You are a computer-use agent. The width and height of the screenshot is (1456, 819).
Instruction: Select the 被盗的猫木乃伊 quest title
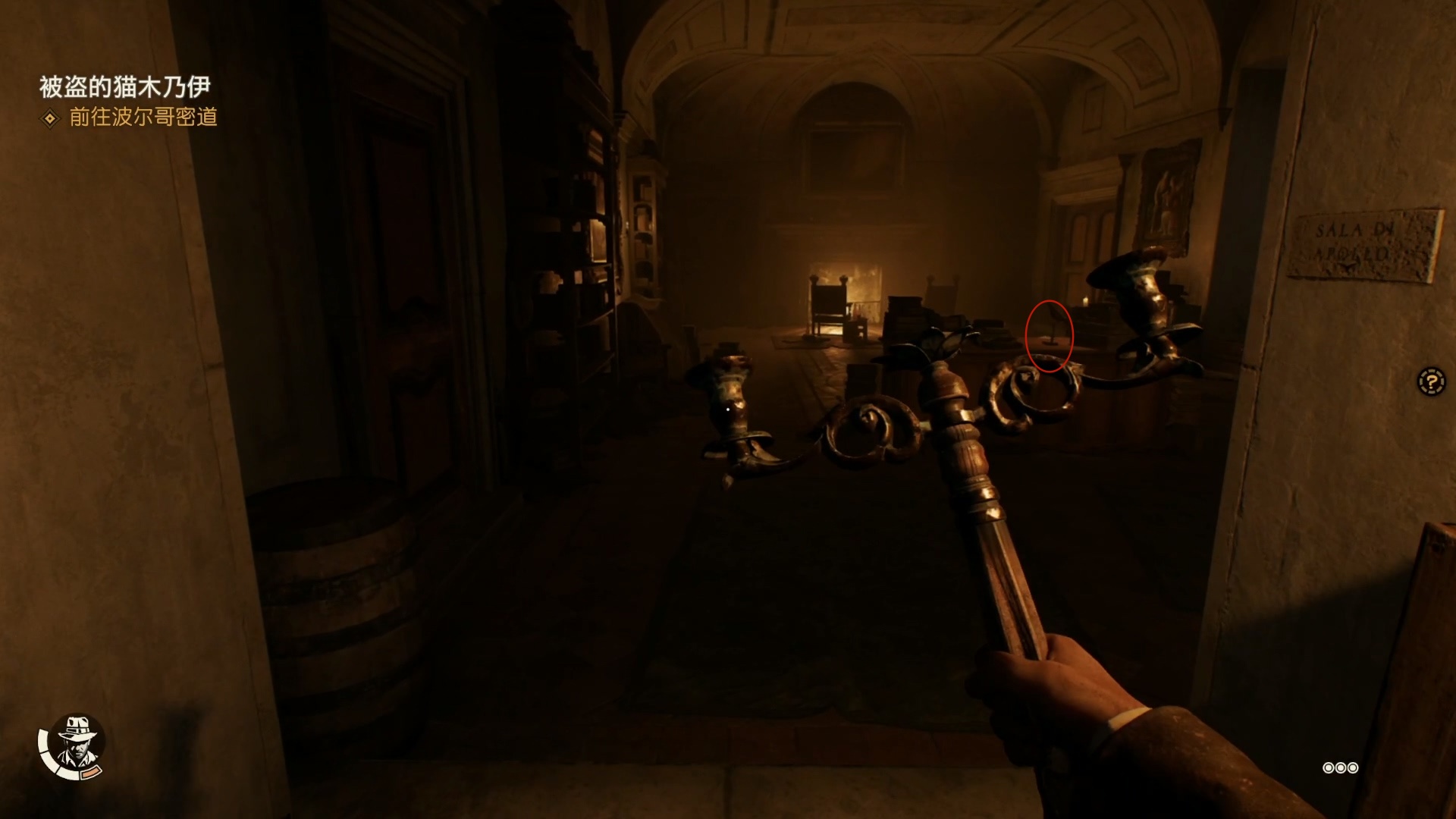point(124,87)
